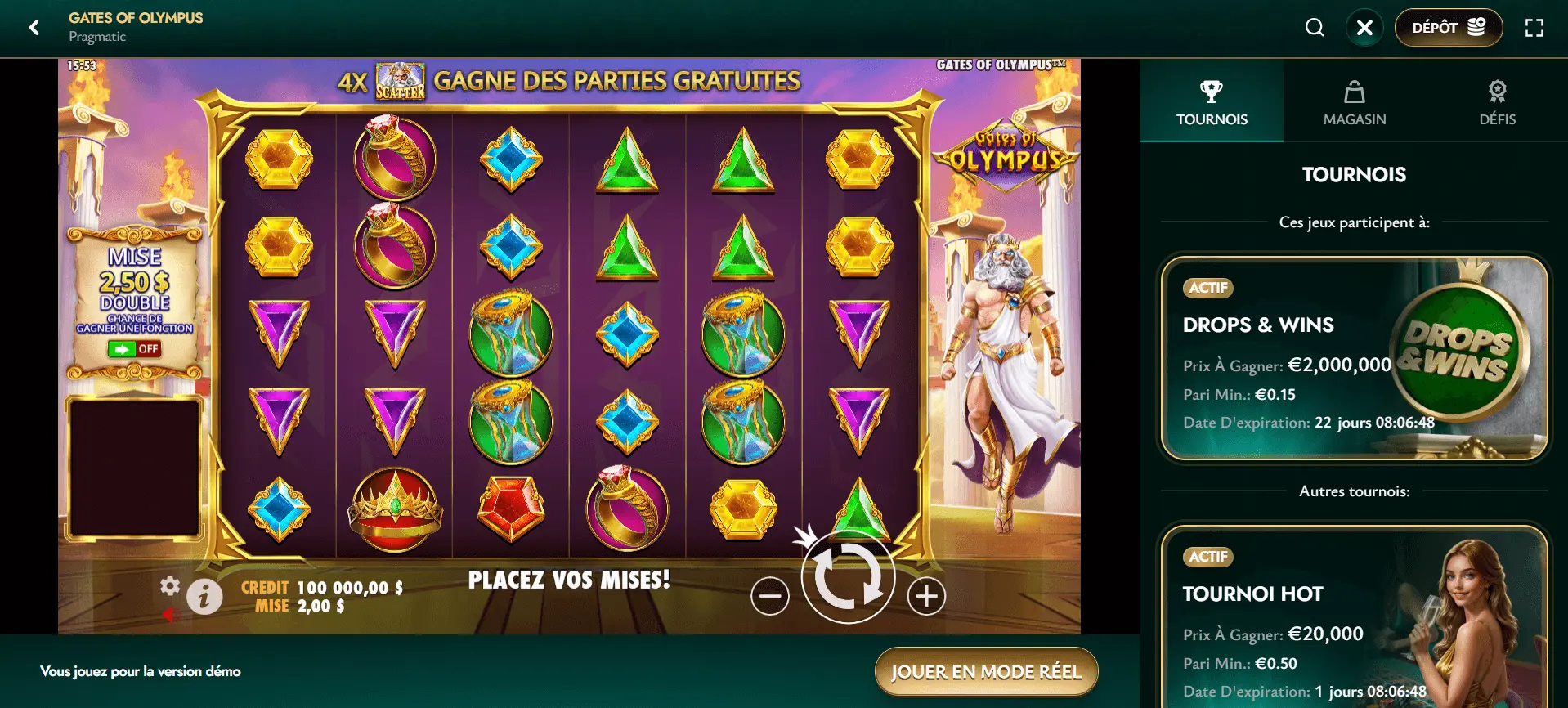Switch to the Magasin tab
This screenshot has width=1568, height=708.
(1355, 102)
